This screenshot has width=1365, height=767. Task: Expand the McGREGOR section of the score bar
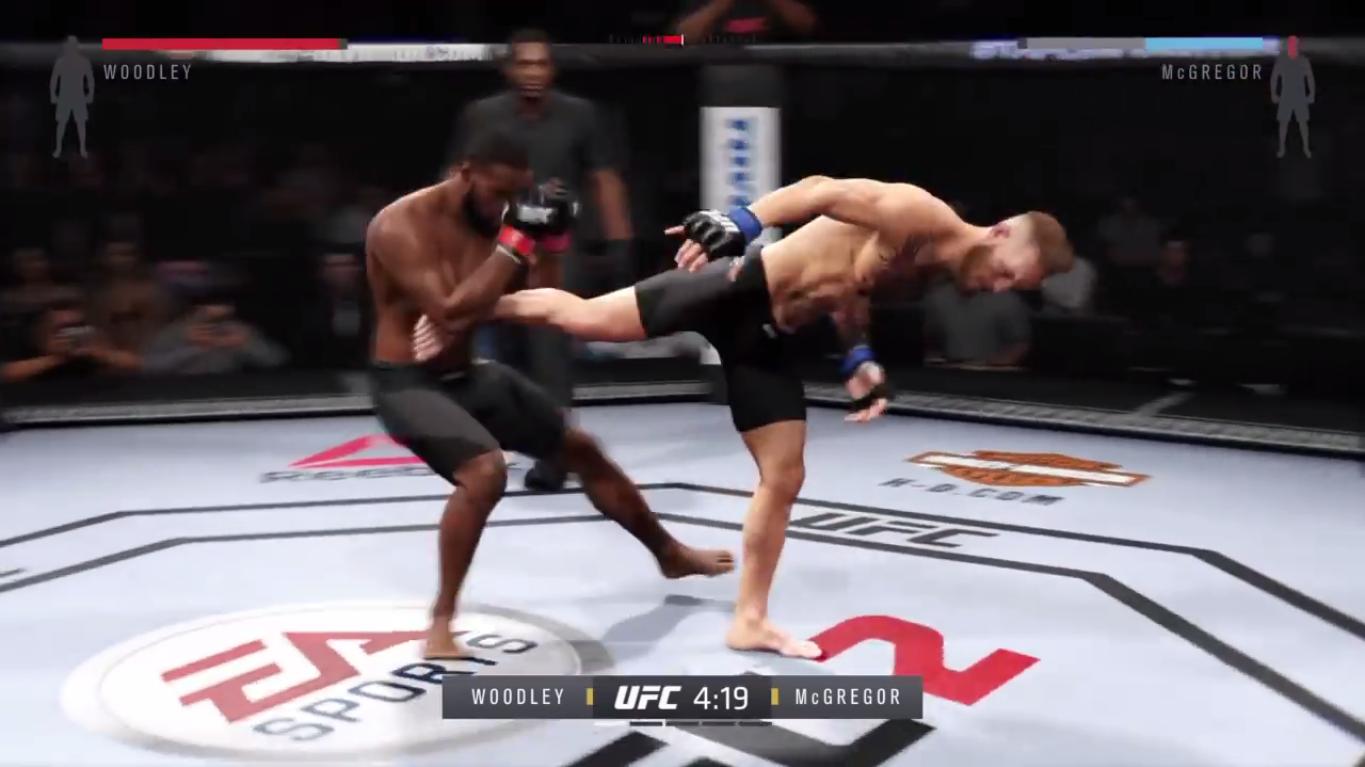(846, 697)
